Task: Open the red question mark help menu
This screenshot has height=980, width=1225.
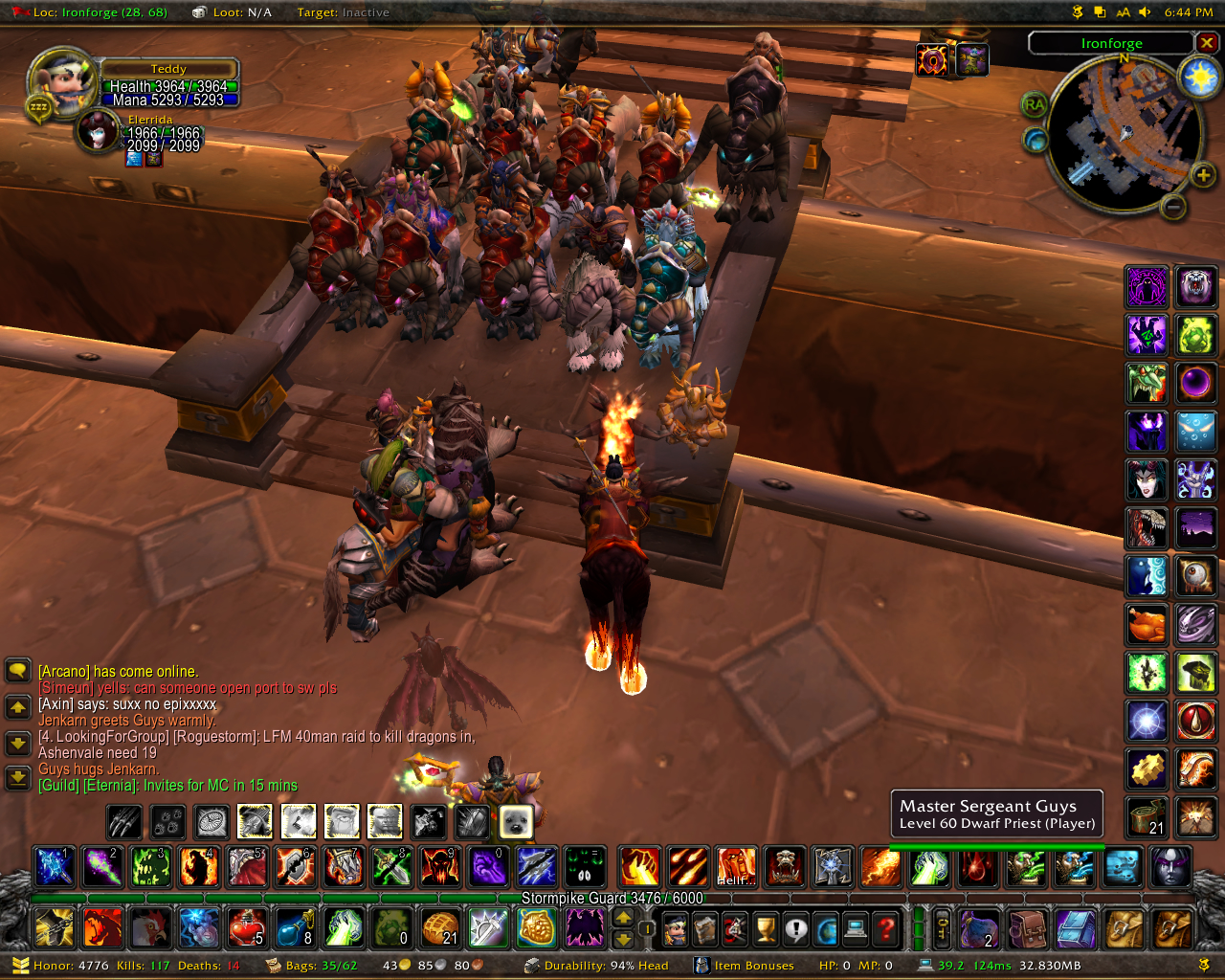Action: [x=887, y=927]
